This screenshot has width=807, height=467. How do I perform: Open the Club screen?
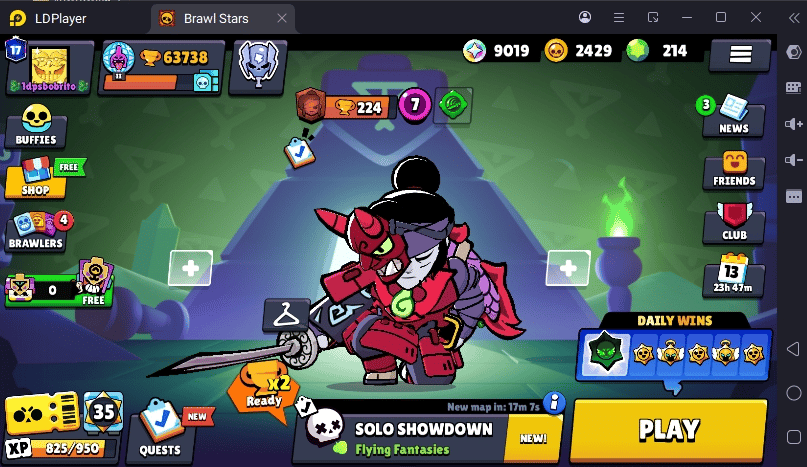pos(734,224)
